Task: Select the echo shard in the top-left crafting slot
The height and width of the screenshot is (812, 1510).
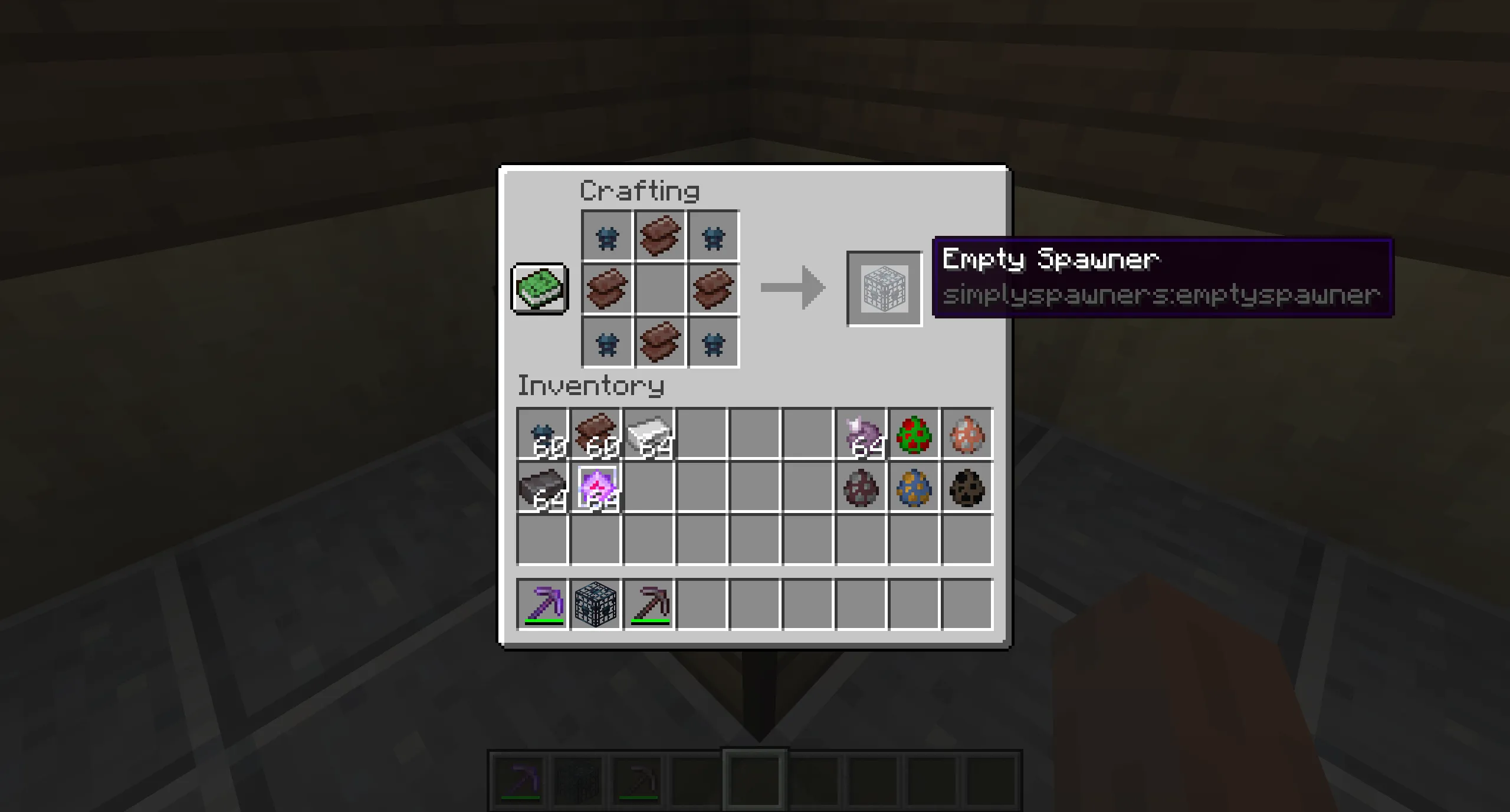Action: pos(607,236)
